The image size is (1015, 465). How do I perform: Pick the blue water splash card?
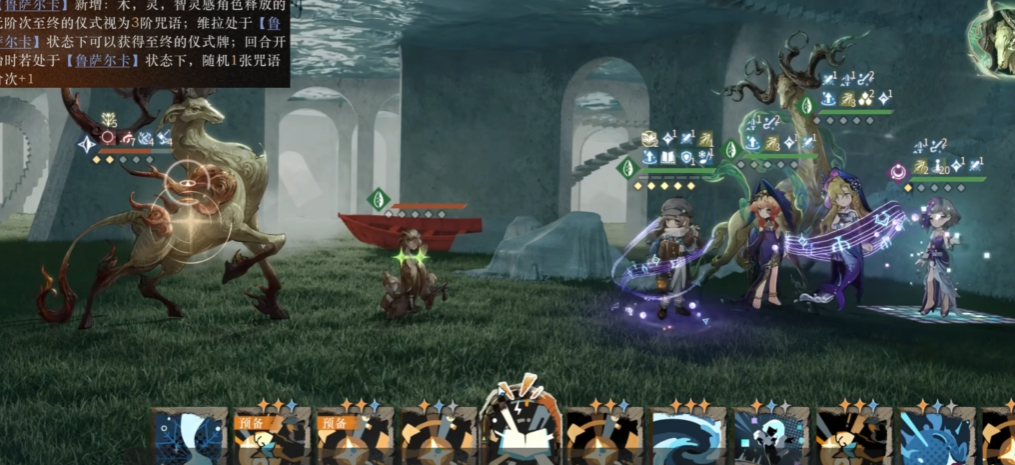pyautogui.click(x=935, y=437)
